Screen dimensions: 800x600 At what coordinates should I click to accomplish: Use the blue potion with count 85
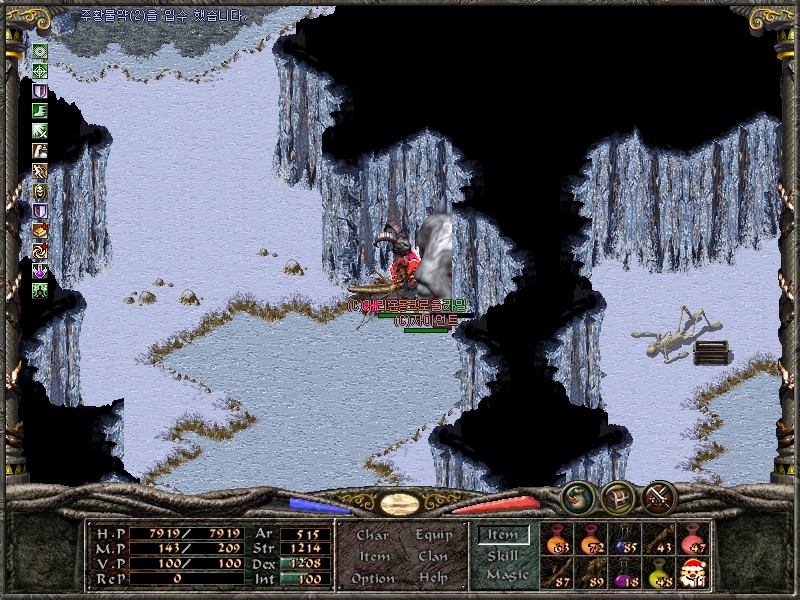625,540
